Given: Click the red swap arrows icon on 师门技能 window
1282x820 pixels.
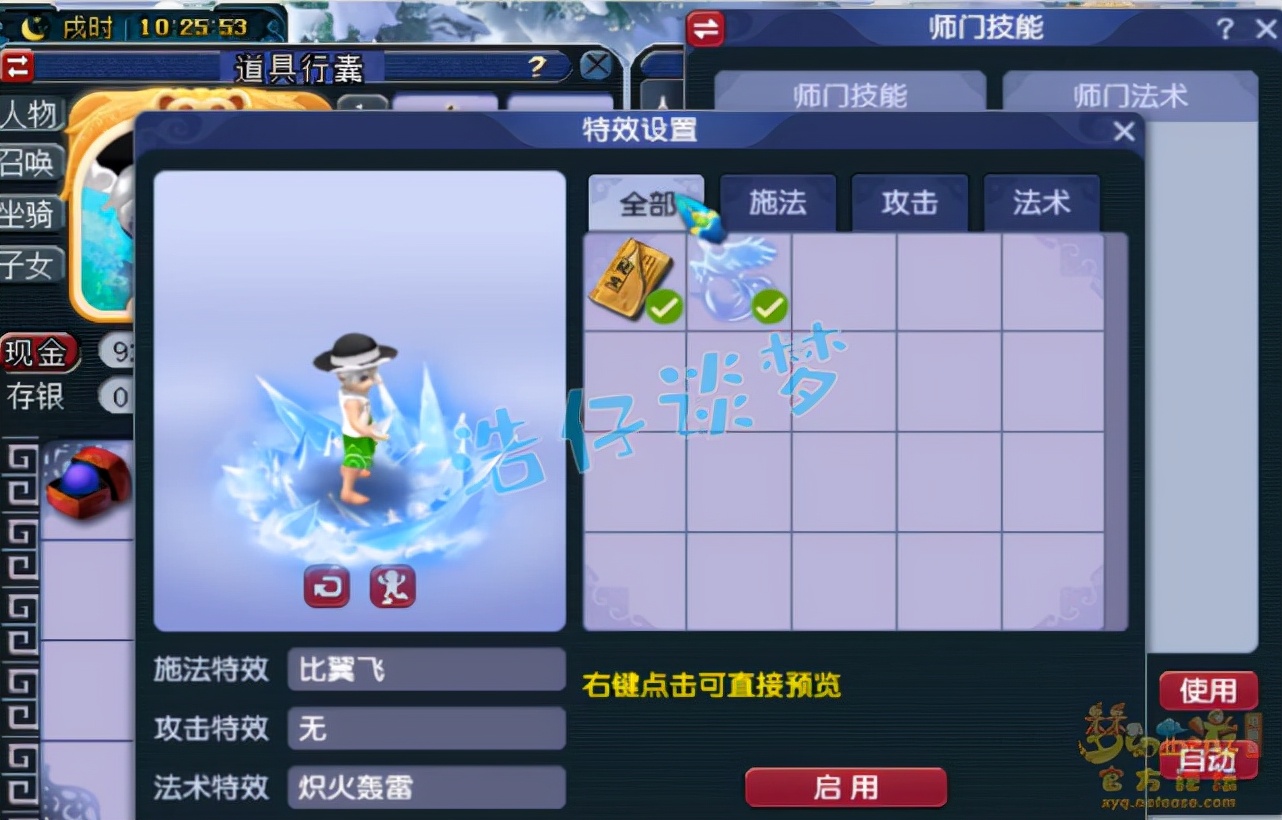Looking at the screenshot, I should 705,29.
